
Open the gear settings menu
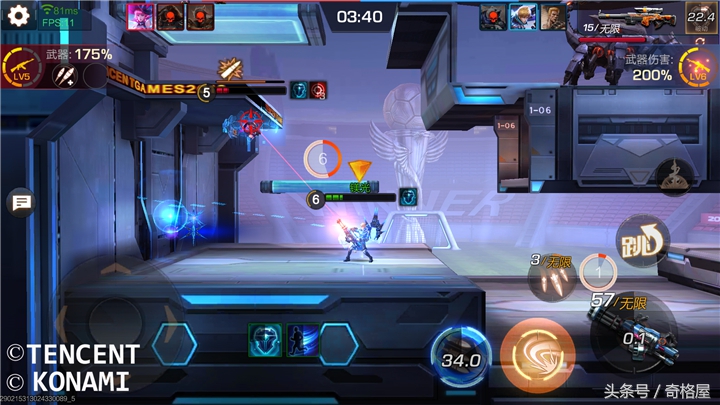click(18, 16)
